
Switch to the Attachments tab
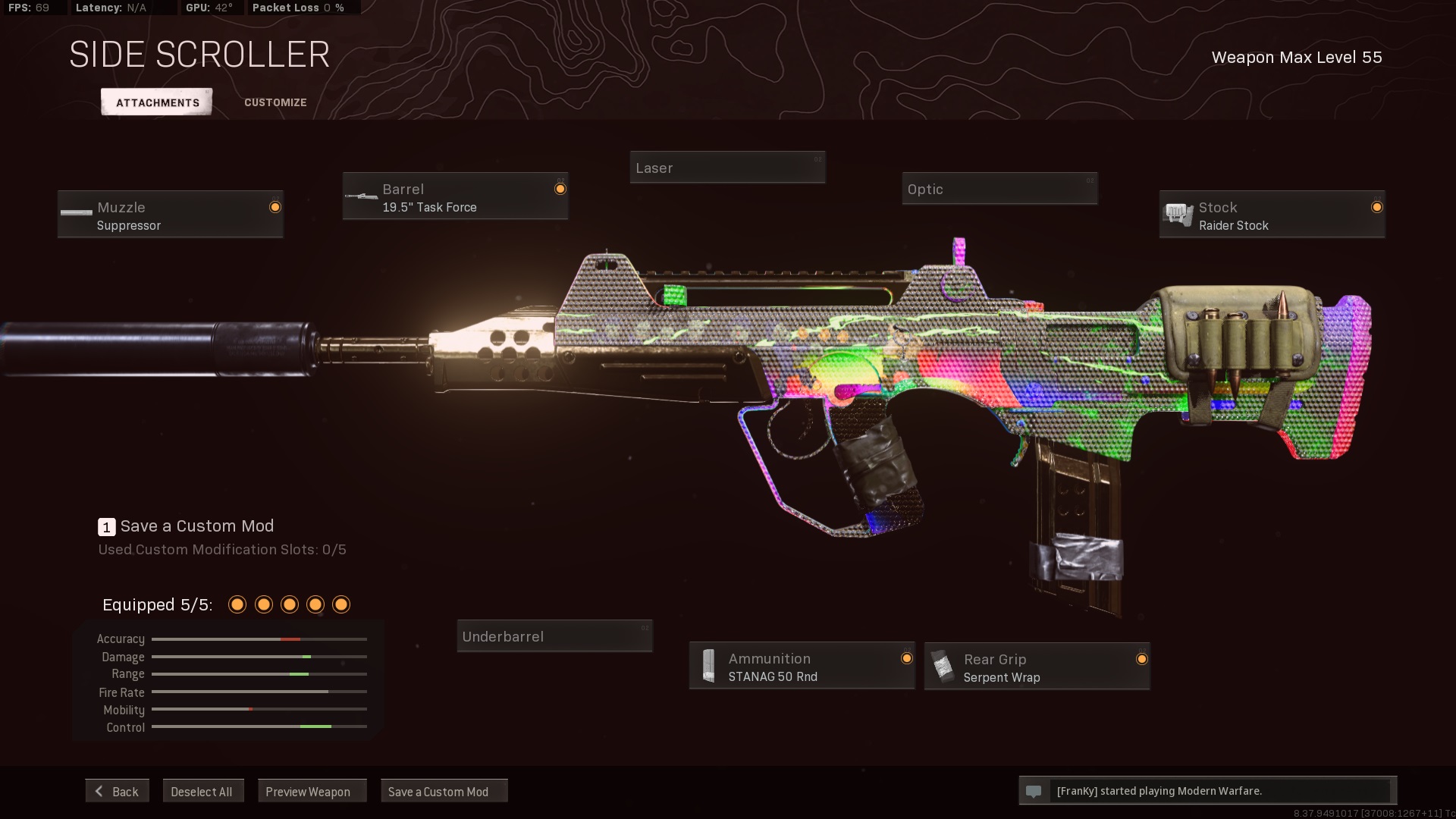click(x=157, y=102)
